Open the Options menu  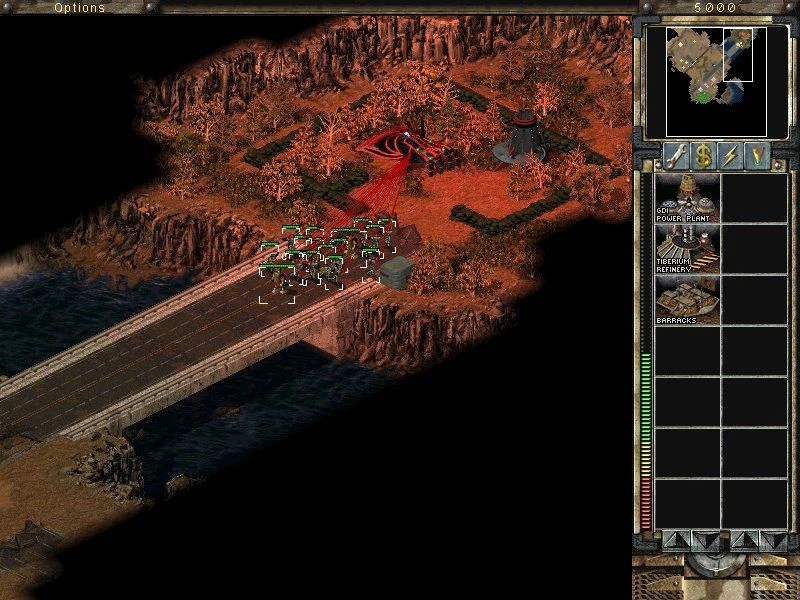tap(79, 8)
